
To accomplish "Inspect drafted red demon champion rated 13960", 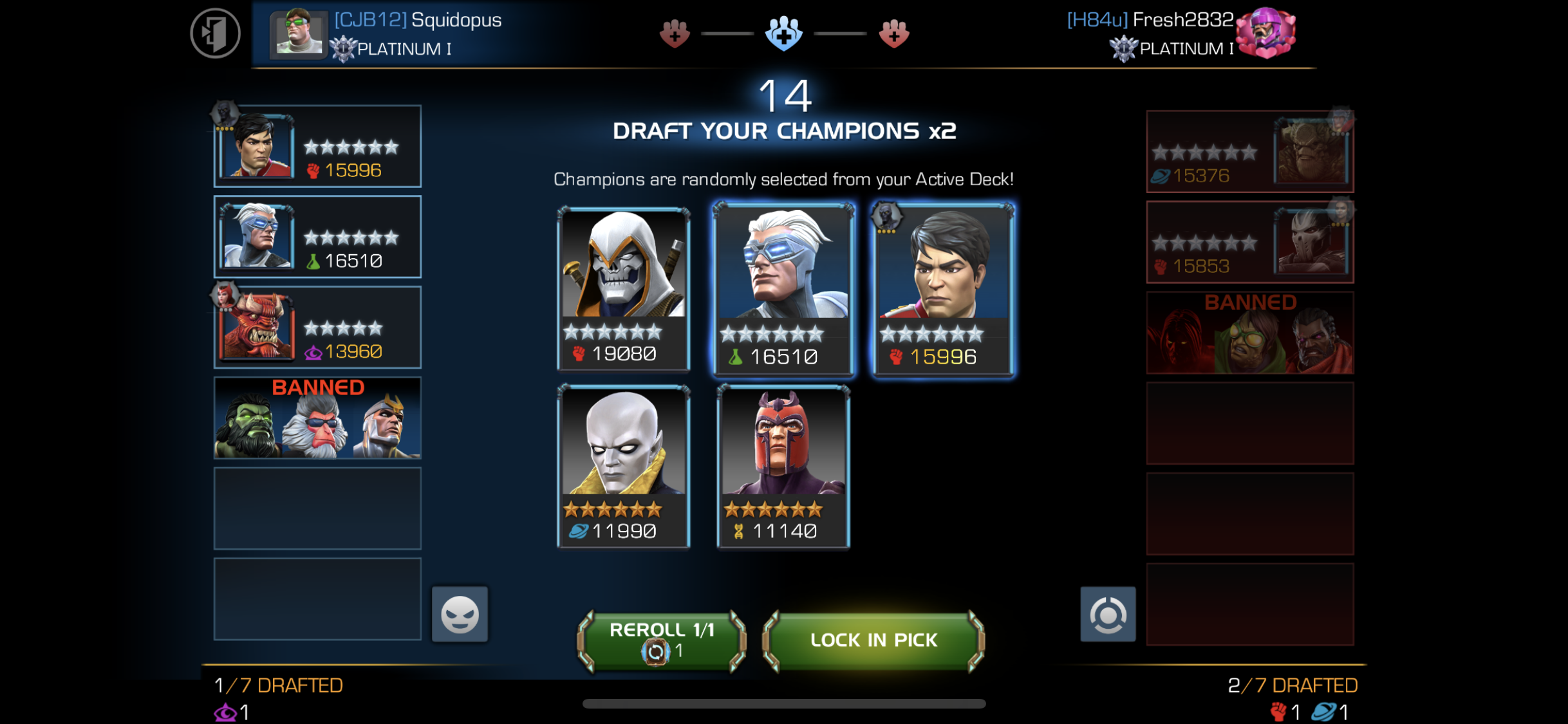I will 317,328.
